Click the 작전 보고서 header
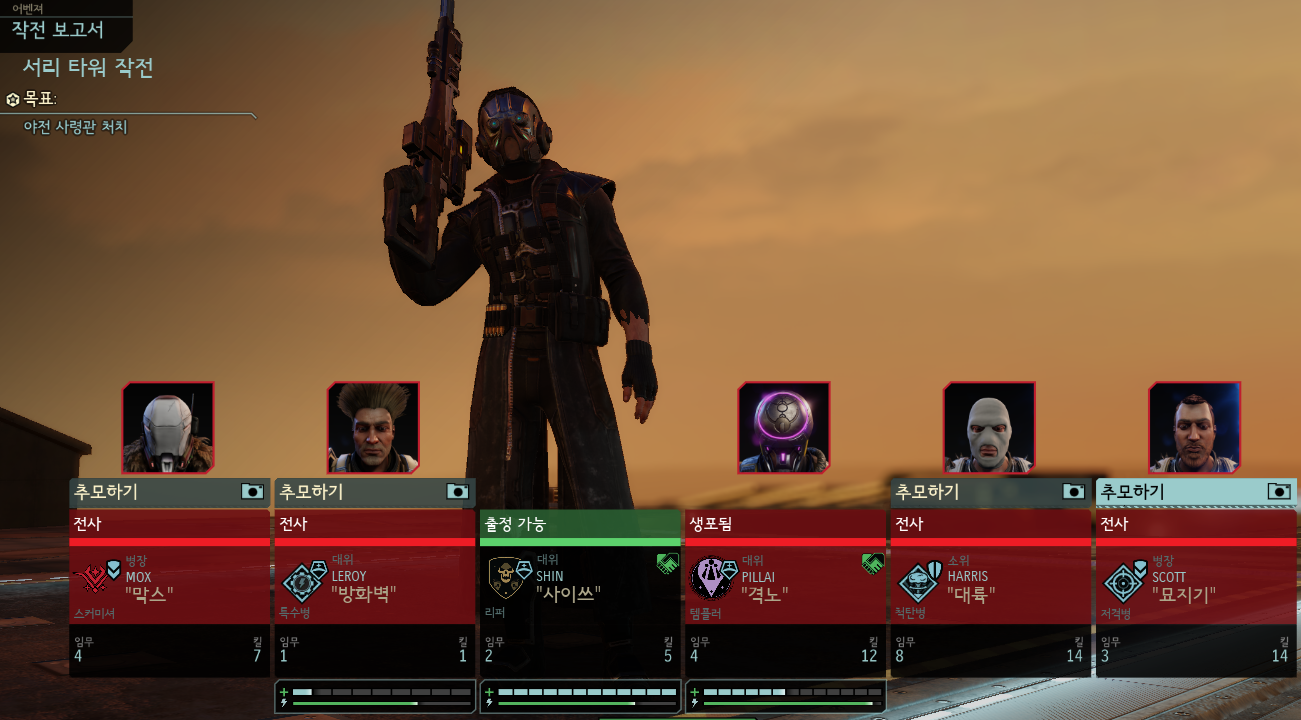The height and width of the screenshot is (720, 1301). pos(58,29)
